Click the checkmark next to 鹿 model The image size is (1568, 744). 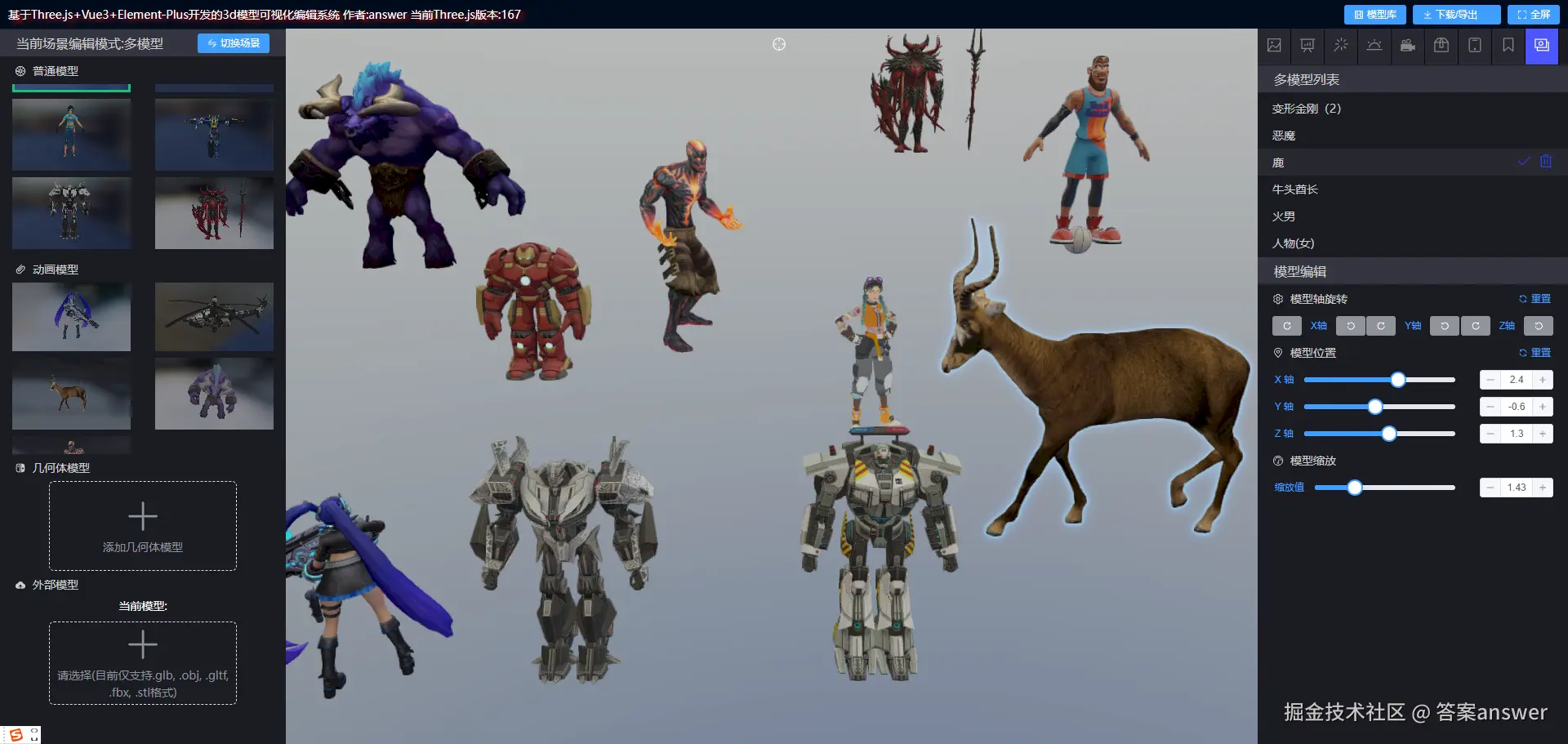coord(1522,161)
